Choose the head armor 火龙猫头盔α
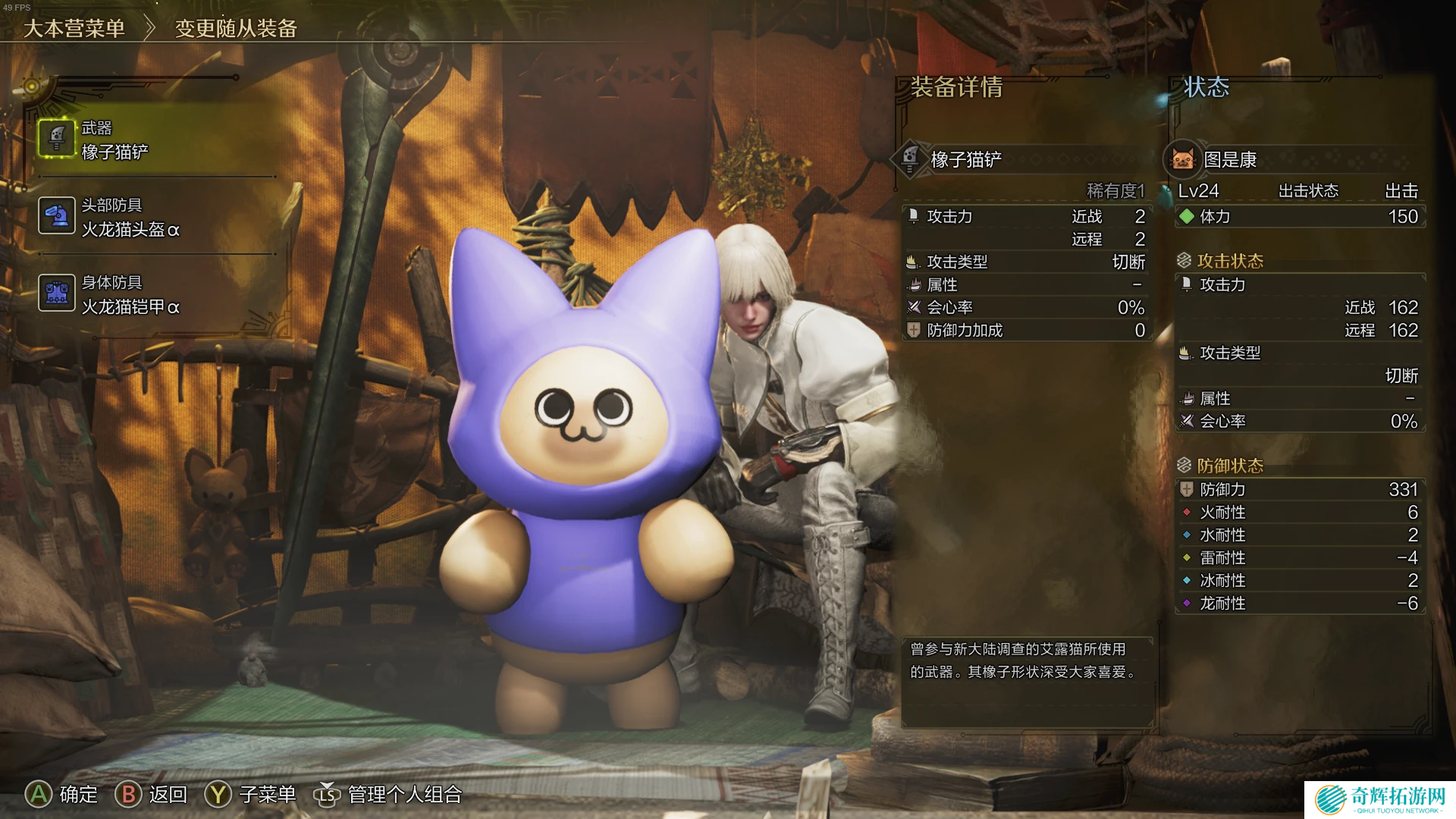The image size is (1456, 819). (129, 218)
